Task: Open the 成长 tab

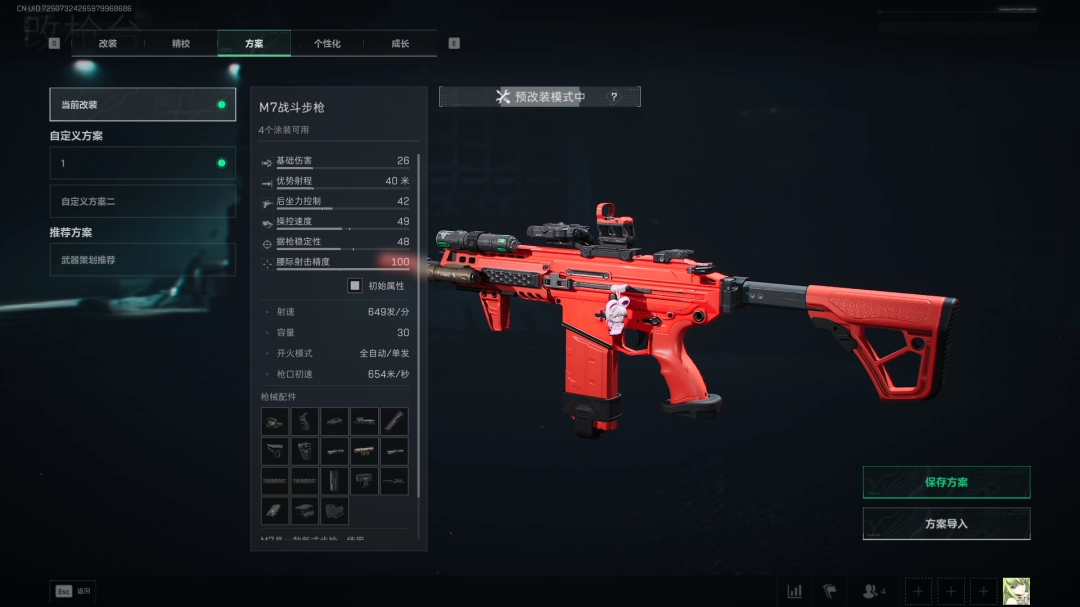Action: pyautogui.click(x=400, y=44)
